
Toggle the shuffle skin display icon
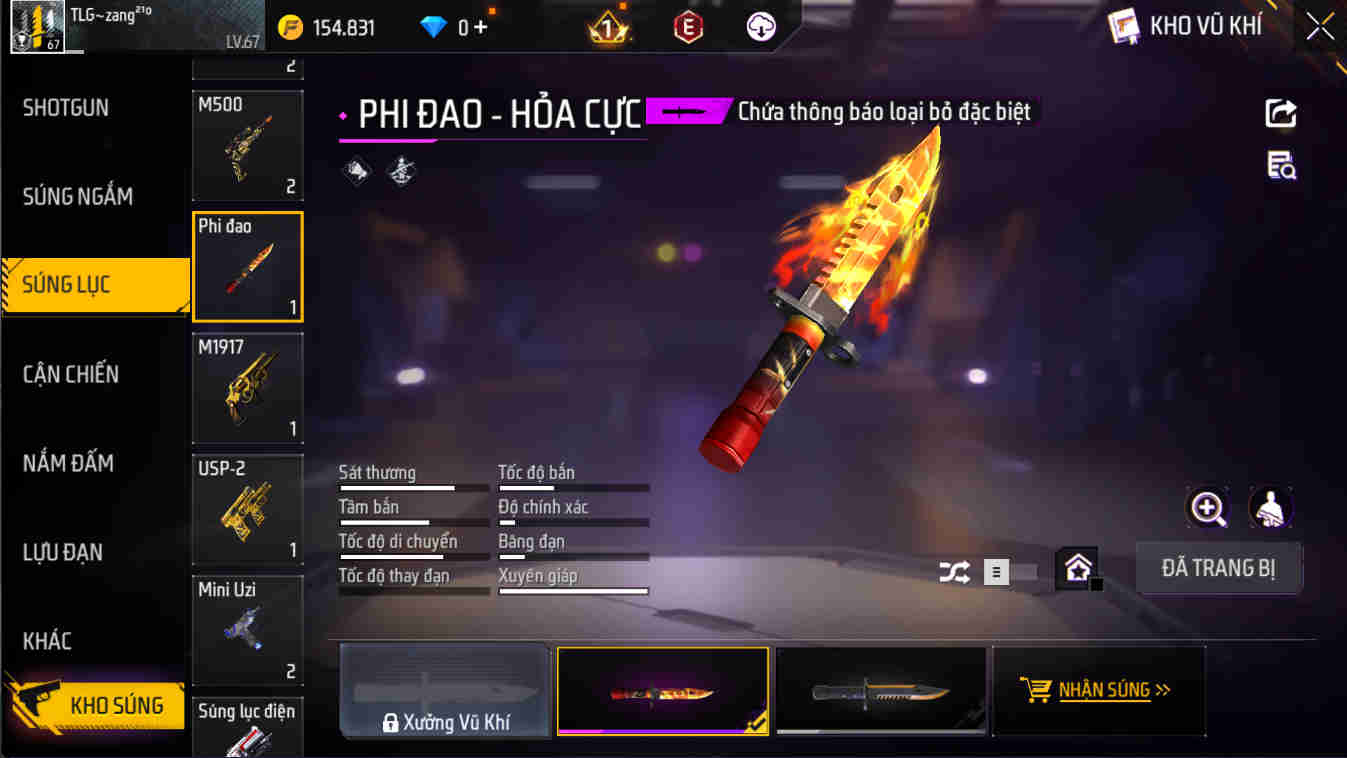[955, 571]
